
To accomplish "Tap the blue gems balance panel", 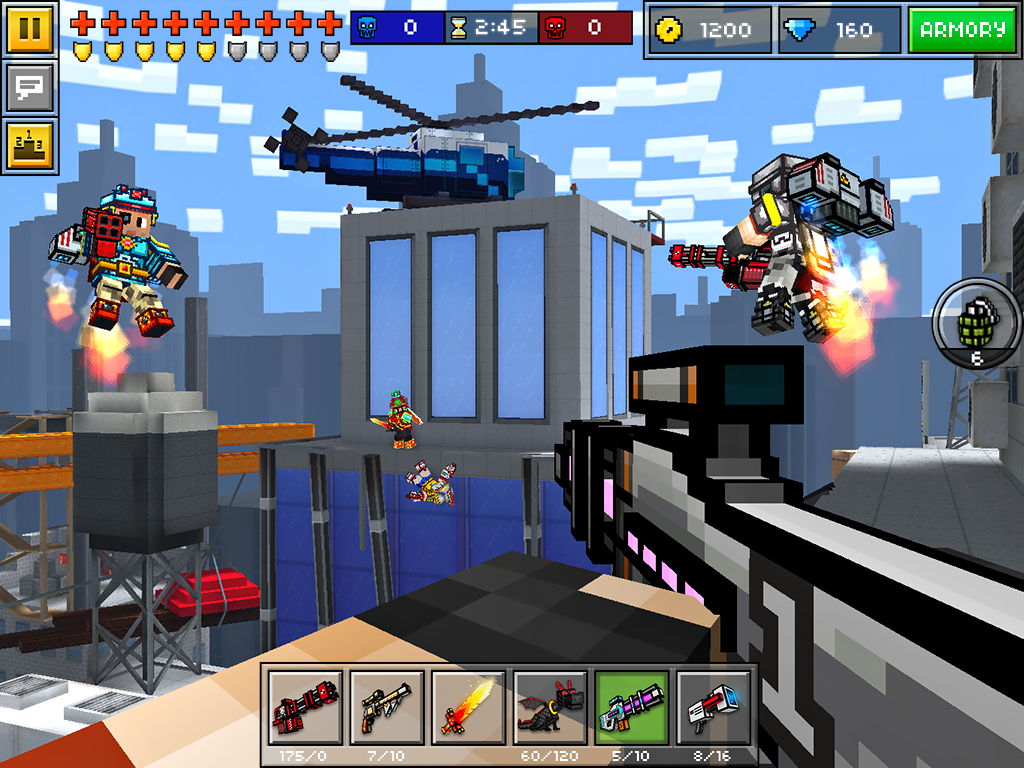I will tap(838, 30).
